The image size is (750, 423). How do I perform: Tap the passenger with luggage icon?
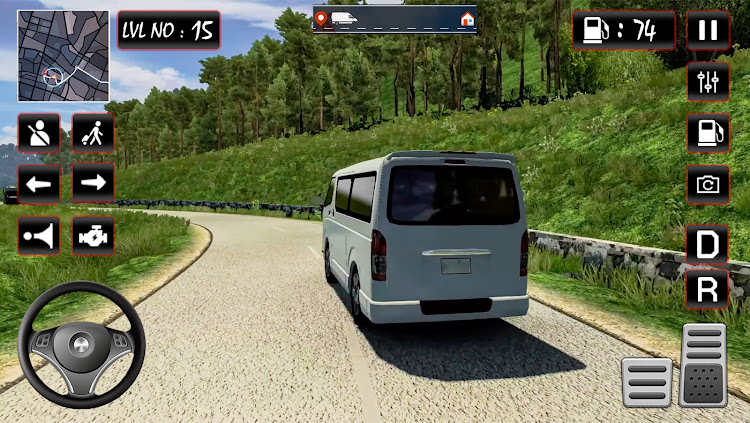pyautogui.click(x=93, y=132)
